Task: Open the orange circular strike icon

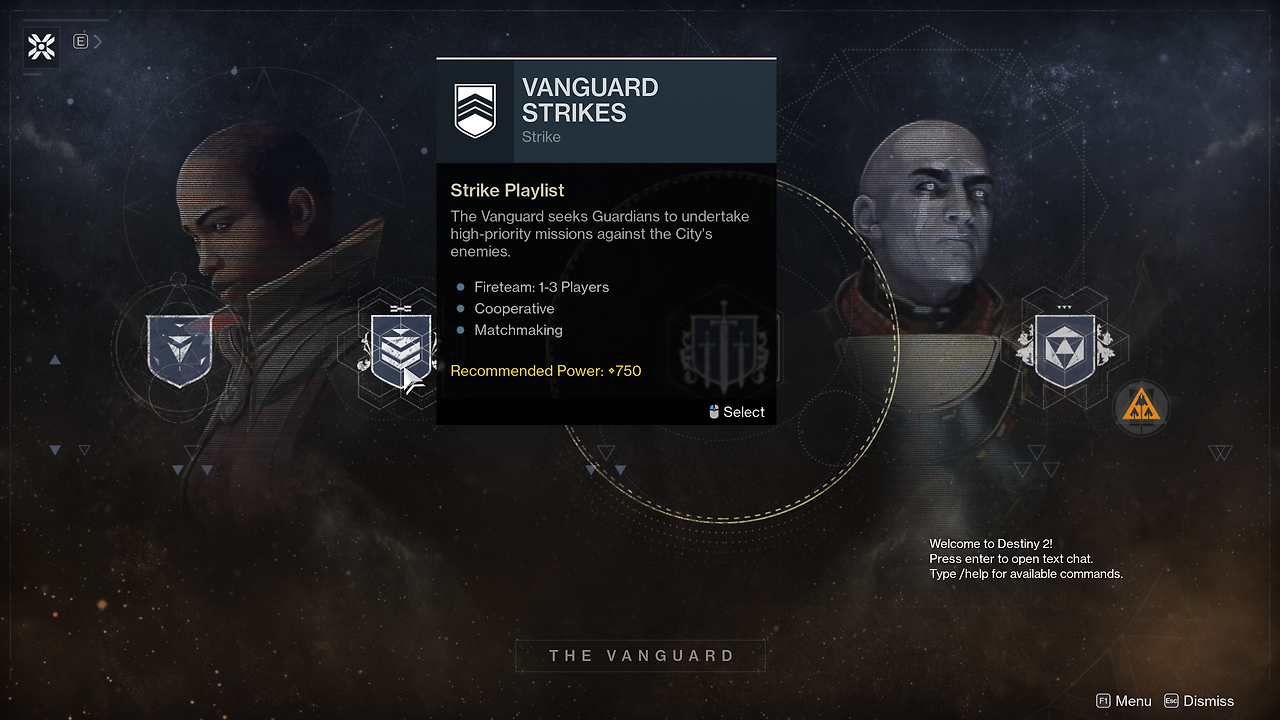Action: [1140, 407]
